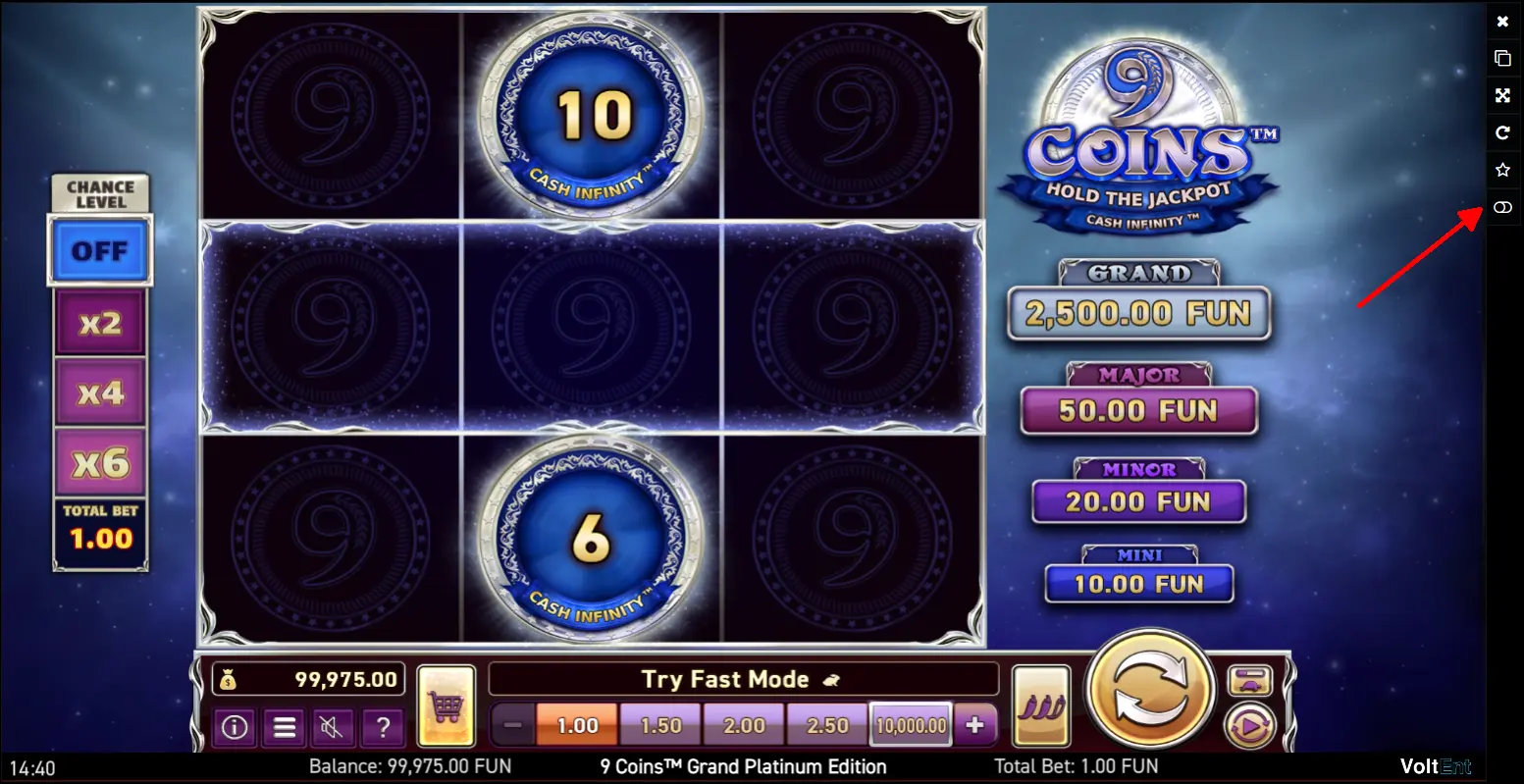Increase the bet with the plus button

click(974, 725)
